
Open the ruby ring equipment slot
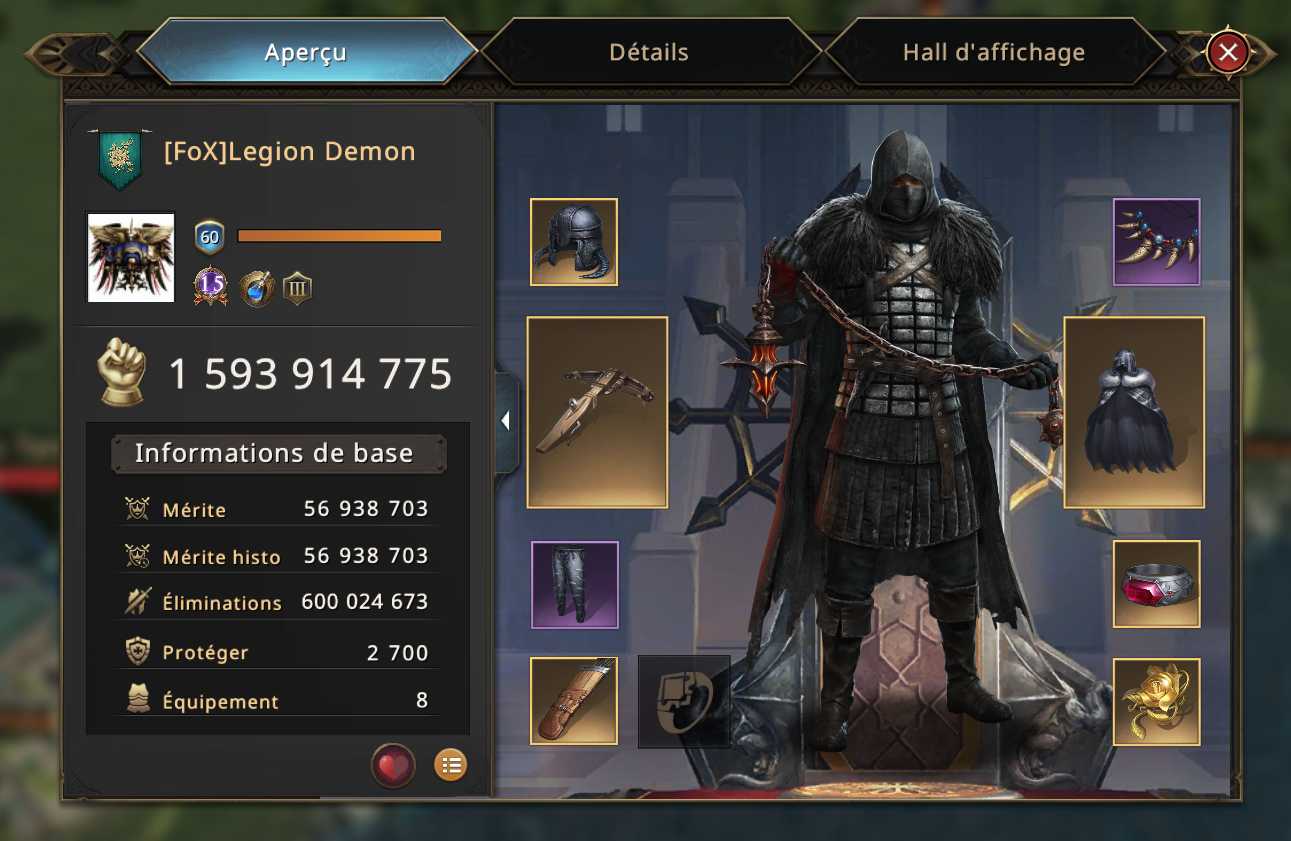1157,584
